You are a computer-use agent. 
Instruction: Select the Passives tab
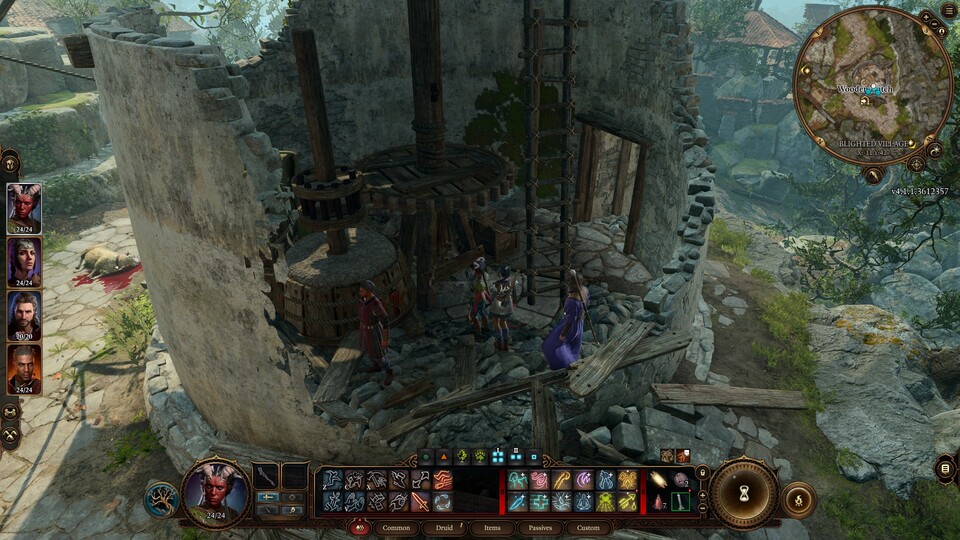[540, 527]
